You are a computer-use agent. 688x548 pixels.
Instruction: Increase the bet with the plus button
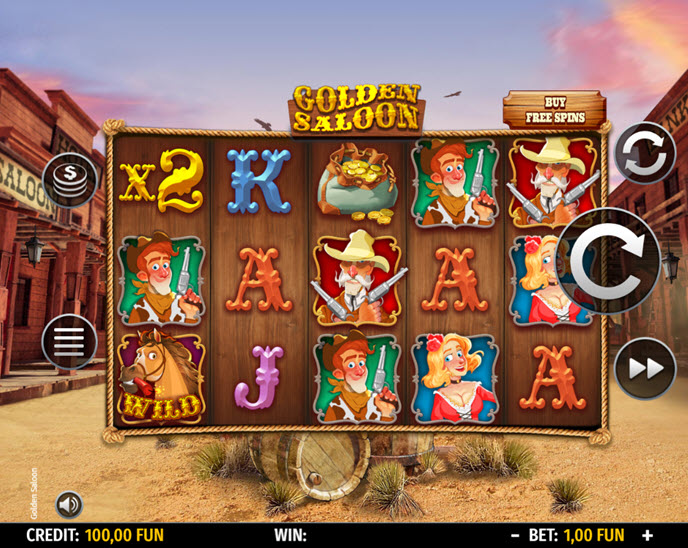[647, 536]
